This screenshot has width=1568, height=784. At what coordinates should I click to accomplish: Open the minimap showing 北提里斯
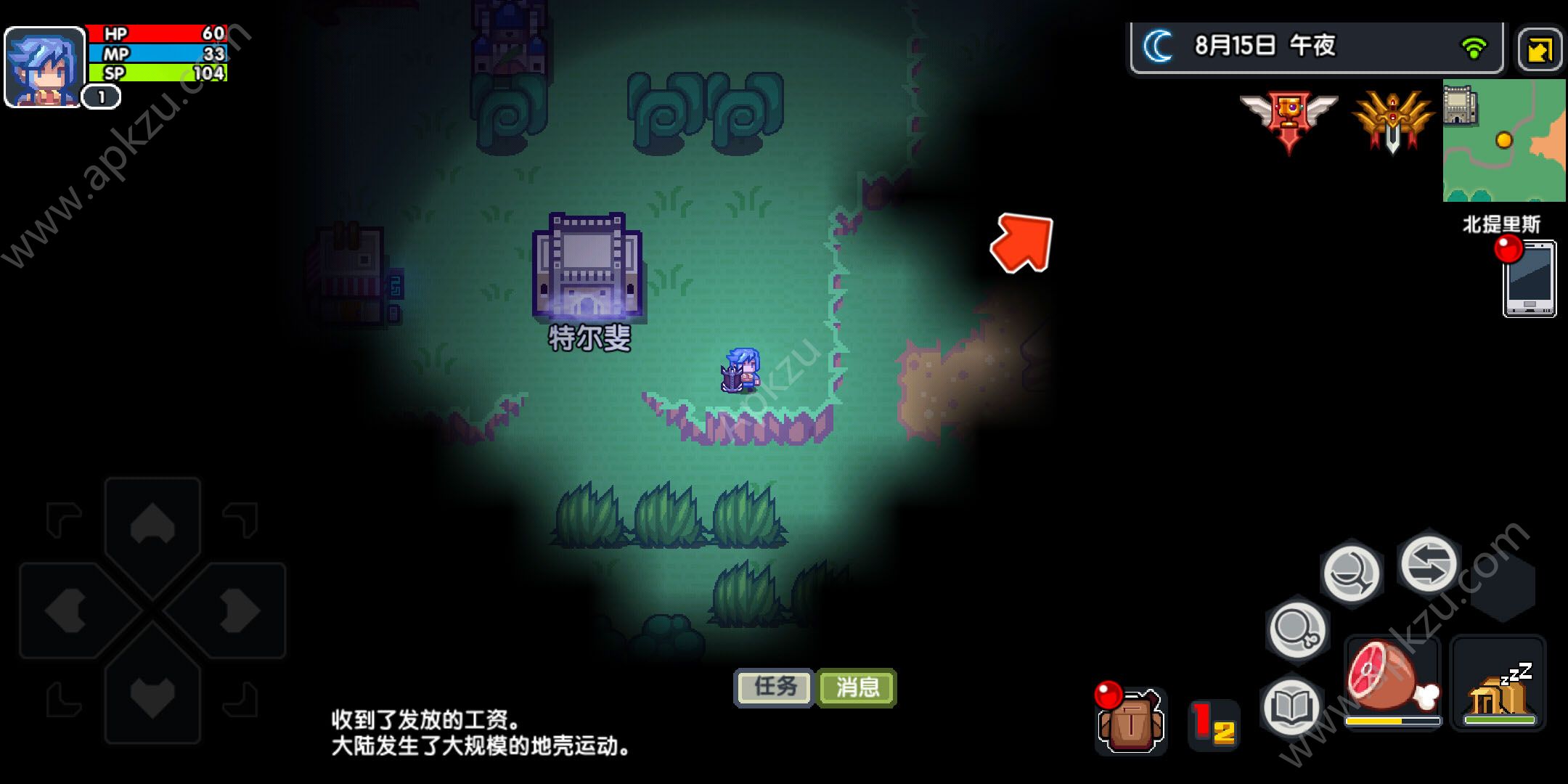[x=1503, y=138]
